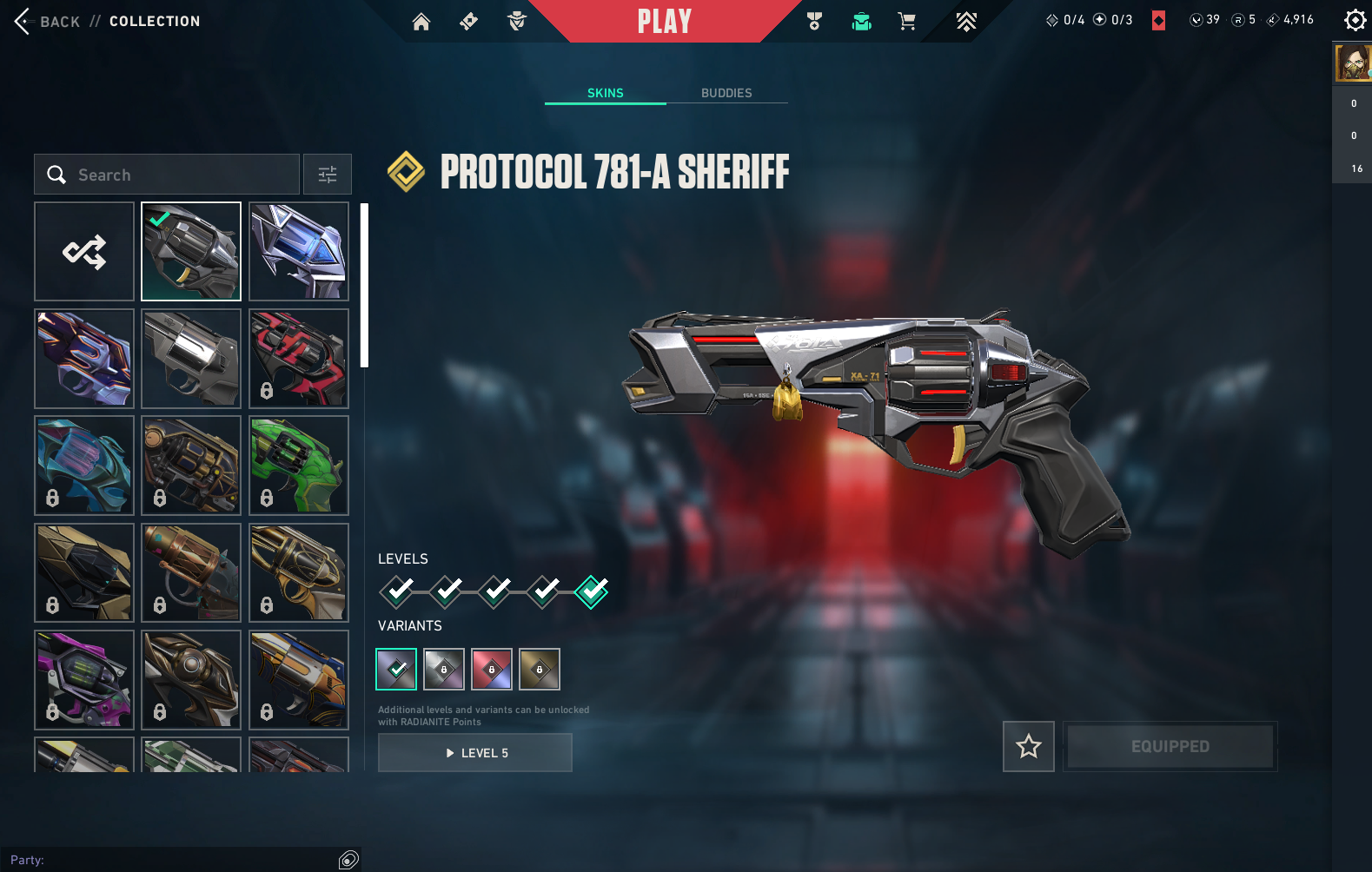
Task: Open the settings gear
Action: (x=1355, y=20)
